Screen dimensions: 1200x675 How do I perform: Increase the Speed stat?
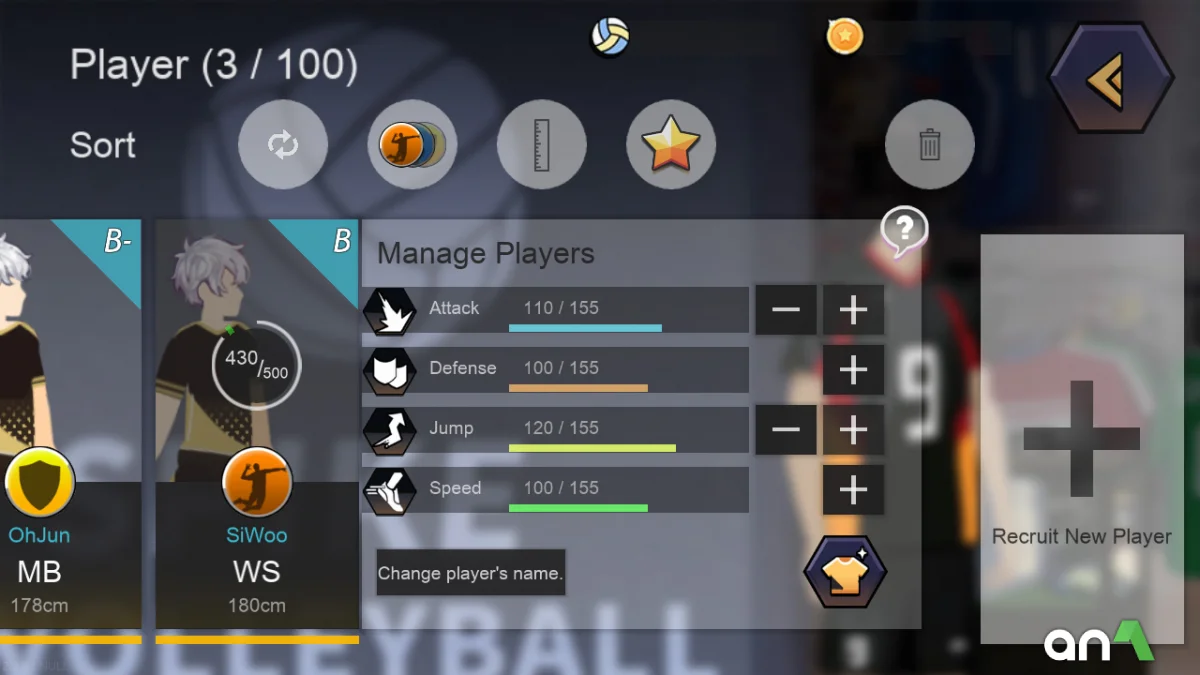[853, 490]
